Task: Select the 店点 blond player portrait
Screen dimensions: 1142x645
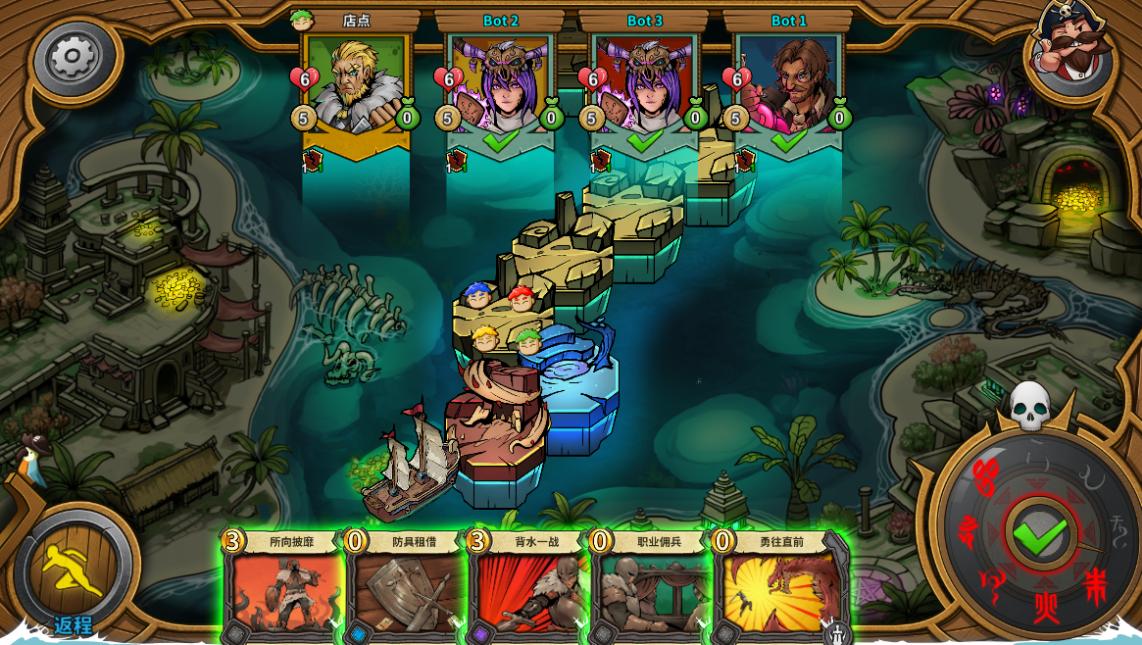Action: click(x=357, y=85)
